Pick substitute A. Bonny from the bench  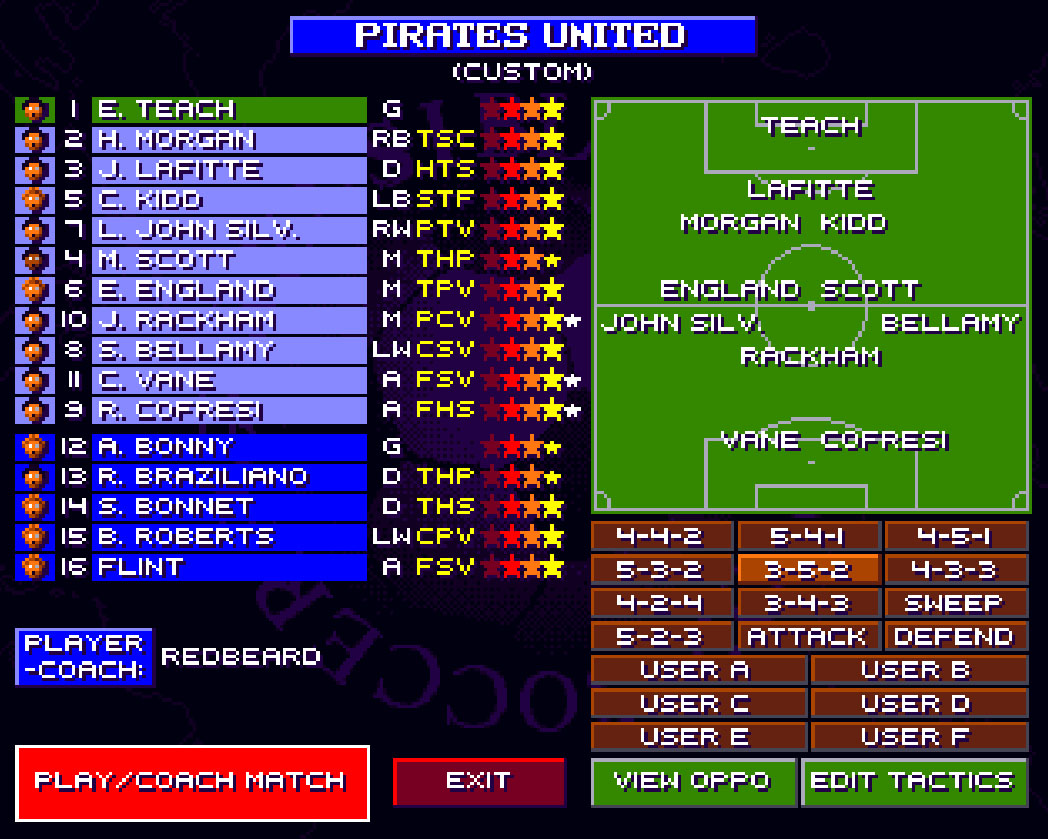point(229,446)
